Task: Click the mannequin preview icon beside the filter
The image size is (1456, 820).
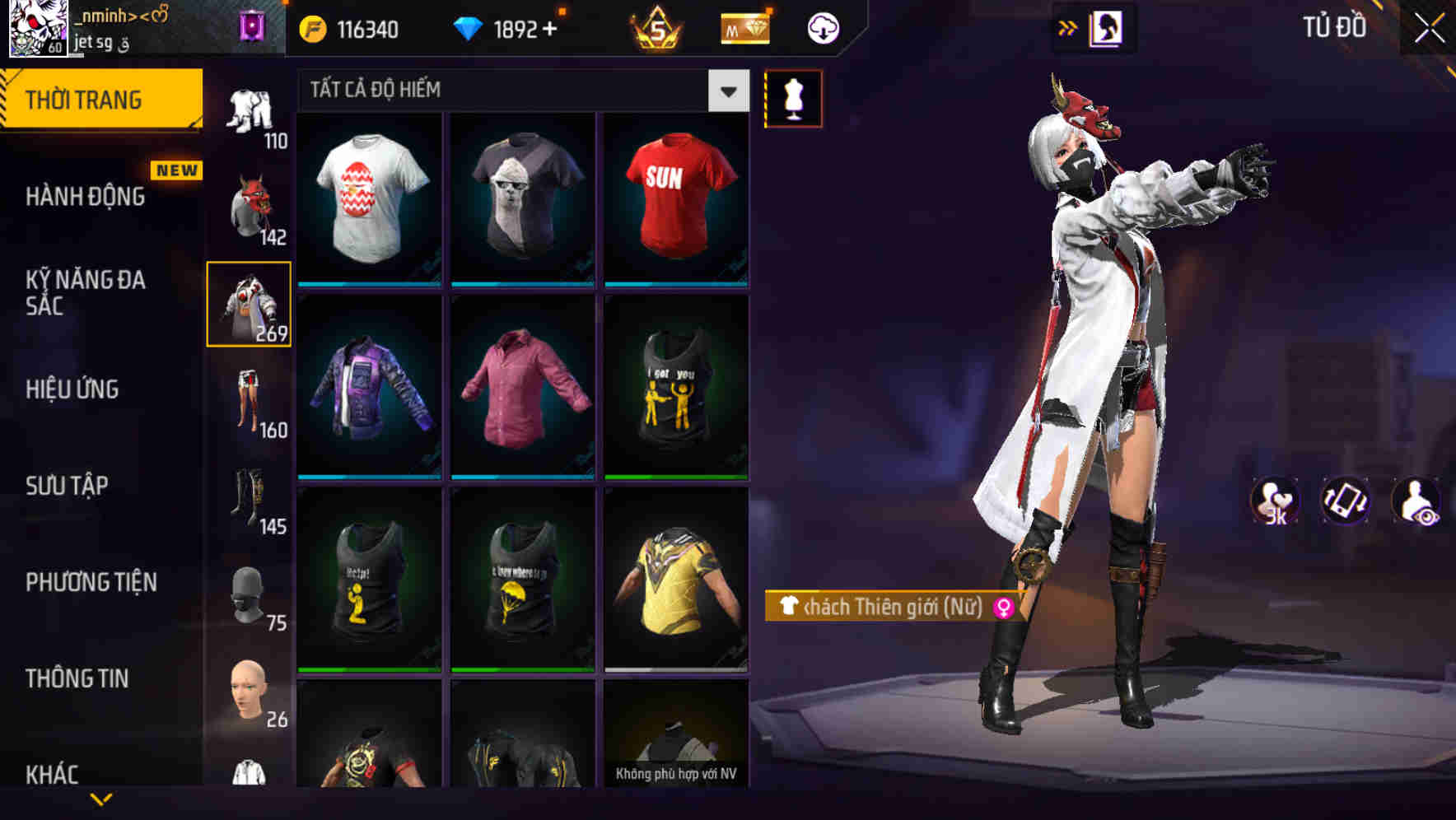Action: click(793, 98)
